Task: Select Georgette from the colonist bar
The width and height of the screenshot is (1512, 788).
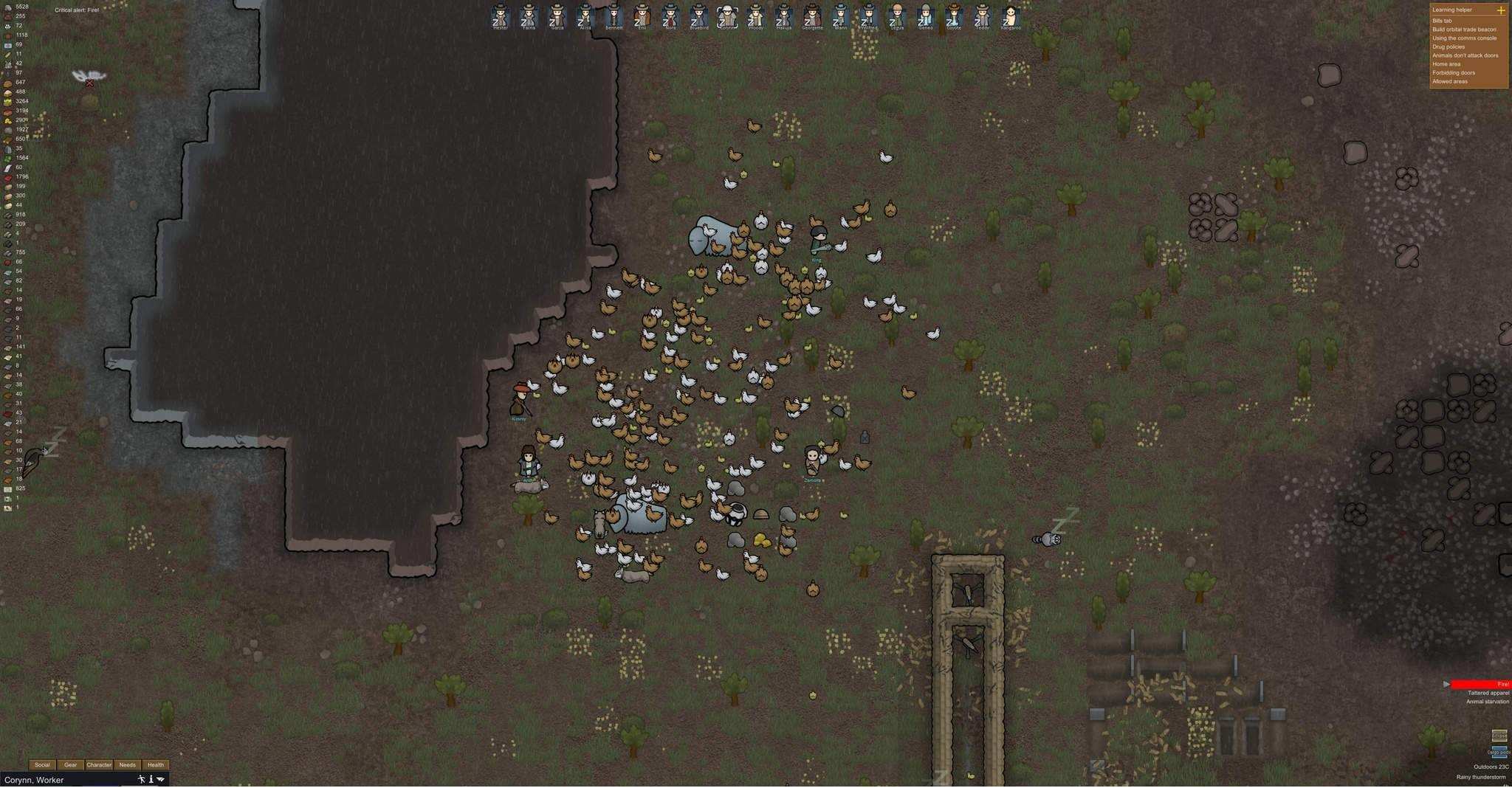Action: point(812,16)
